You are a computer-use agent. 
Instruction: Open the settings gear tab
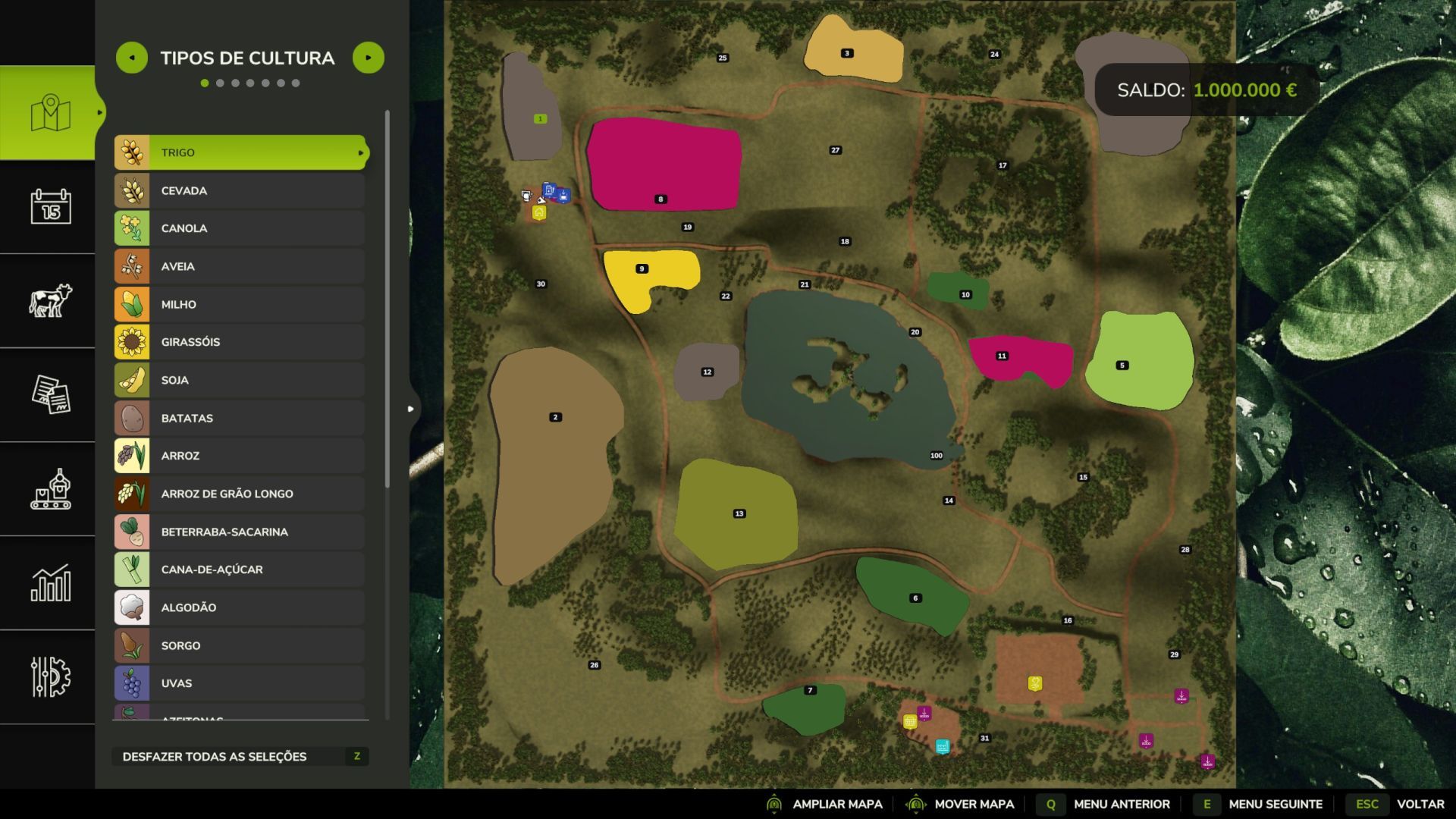point(50,676)
